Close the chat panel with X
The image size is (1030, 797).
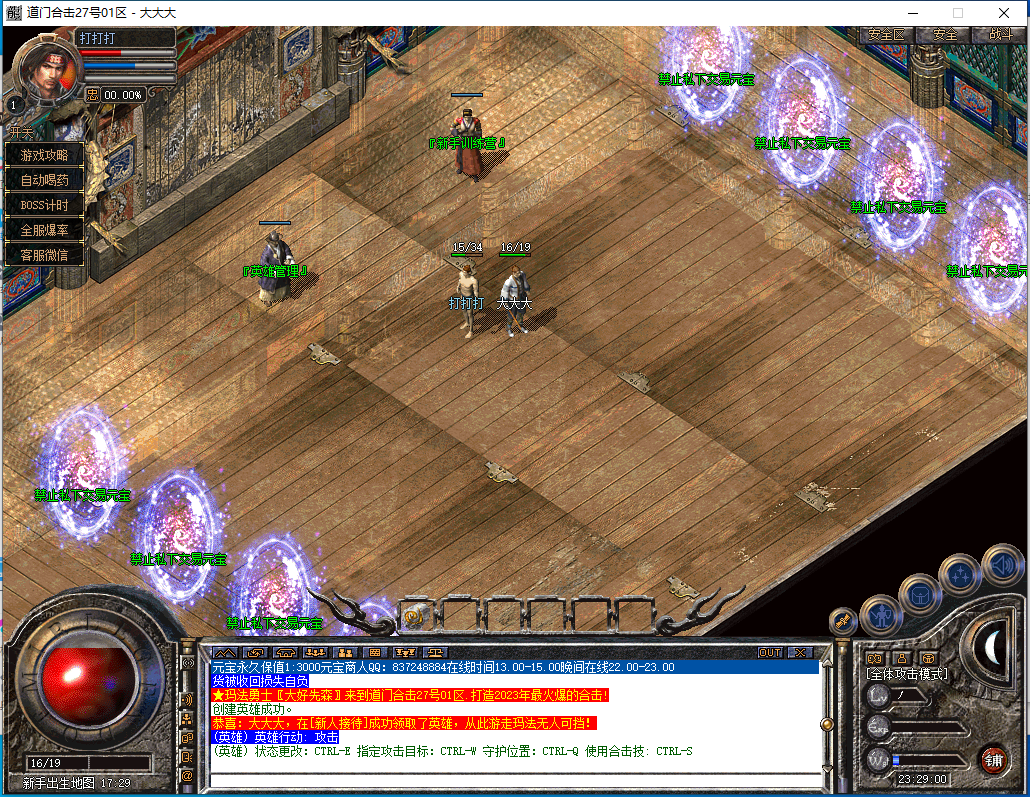pos(799,652)
